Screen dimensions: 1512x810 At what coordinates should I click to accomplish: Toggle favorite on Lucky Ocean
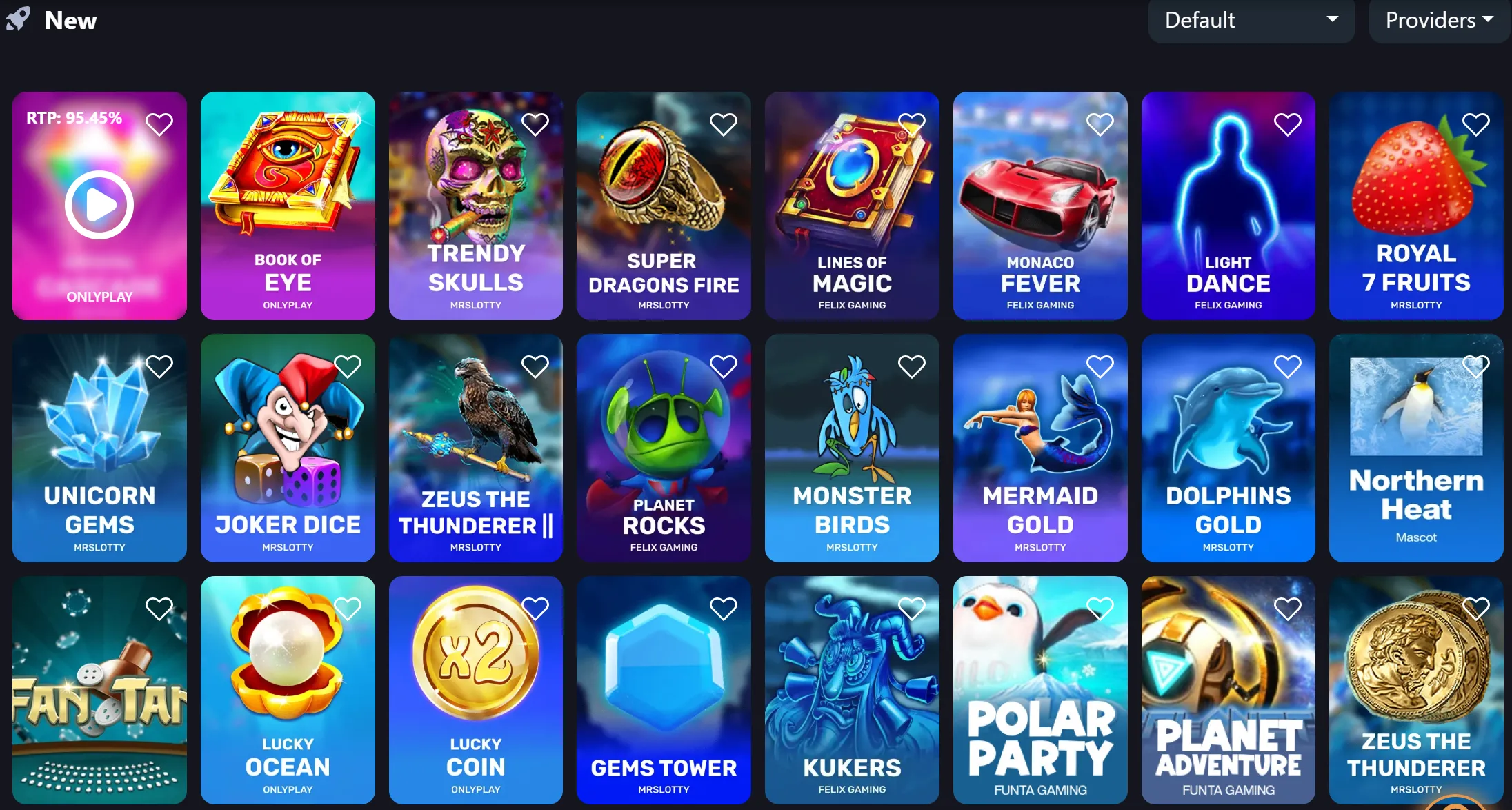tap(348, 609)
